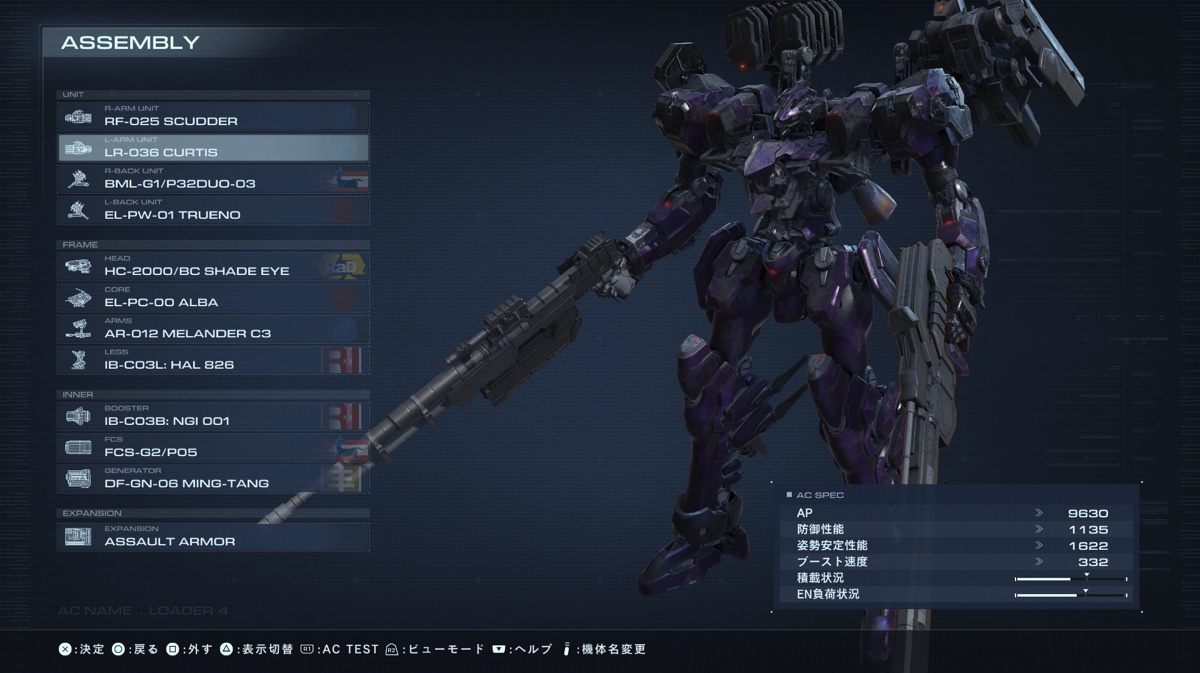Select the EL-PC-00 ALBA core slot
The height and width of the screenshot is (673, 1200).
pyautogui.click(x=213, y=297)
